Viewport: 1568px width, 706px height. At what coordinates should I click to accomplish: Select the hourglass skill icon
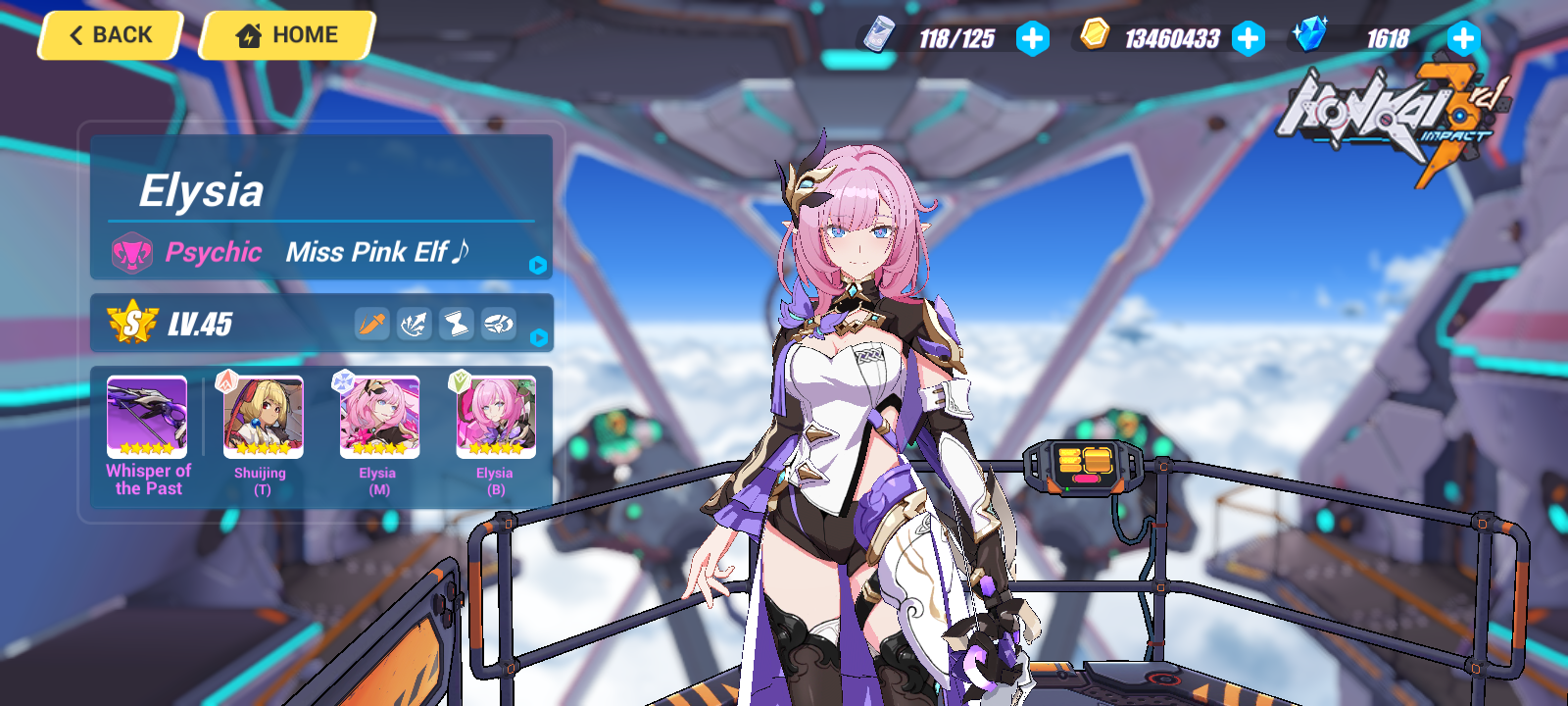[x=457, y=324]
